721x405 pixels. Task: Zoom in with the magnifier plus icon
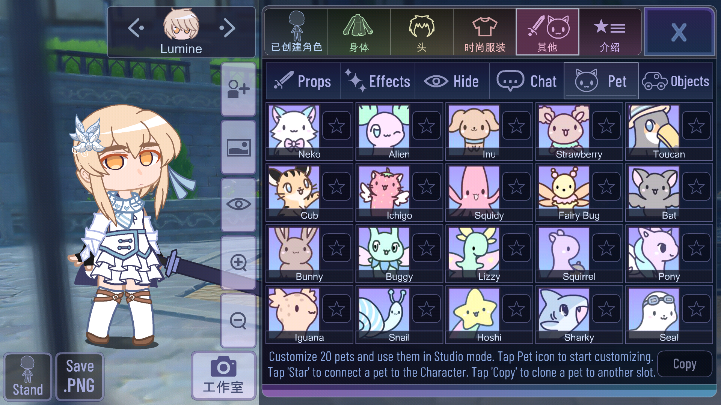coord(238,263)
